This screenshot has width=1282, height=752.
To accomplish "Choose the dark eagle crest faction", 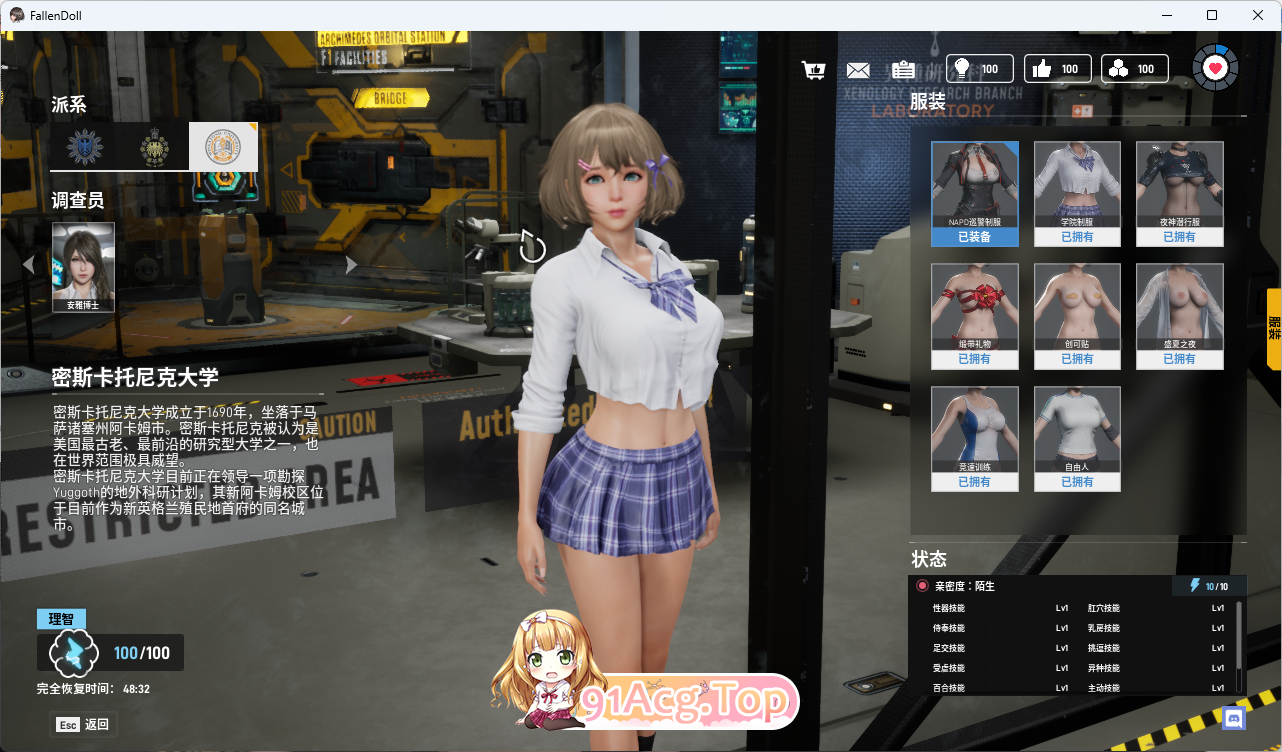I will (x=154, y=148).
